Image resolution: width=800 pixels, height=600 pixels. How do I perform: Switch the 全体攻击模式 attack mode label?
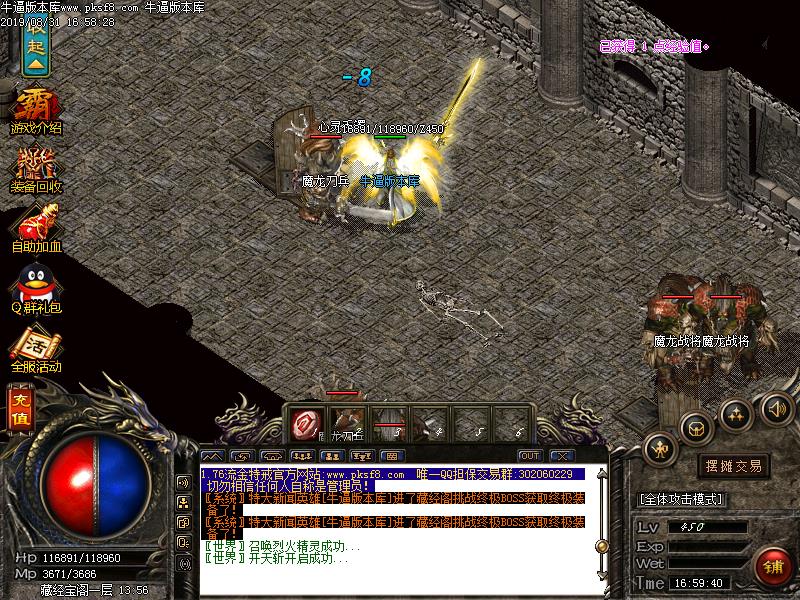(683, 499)
